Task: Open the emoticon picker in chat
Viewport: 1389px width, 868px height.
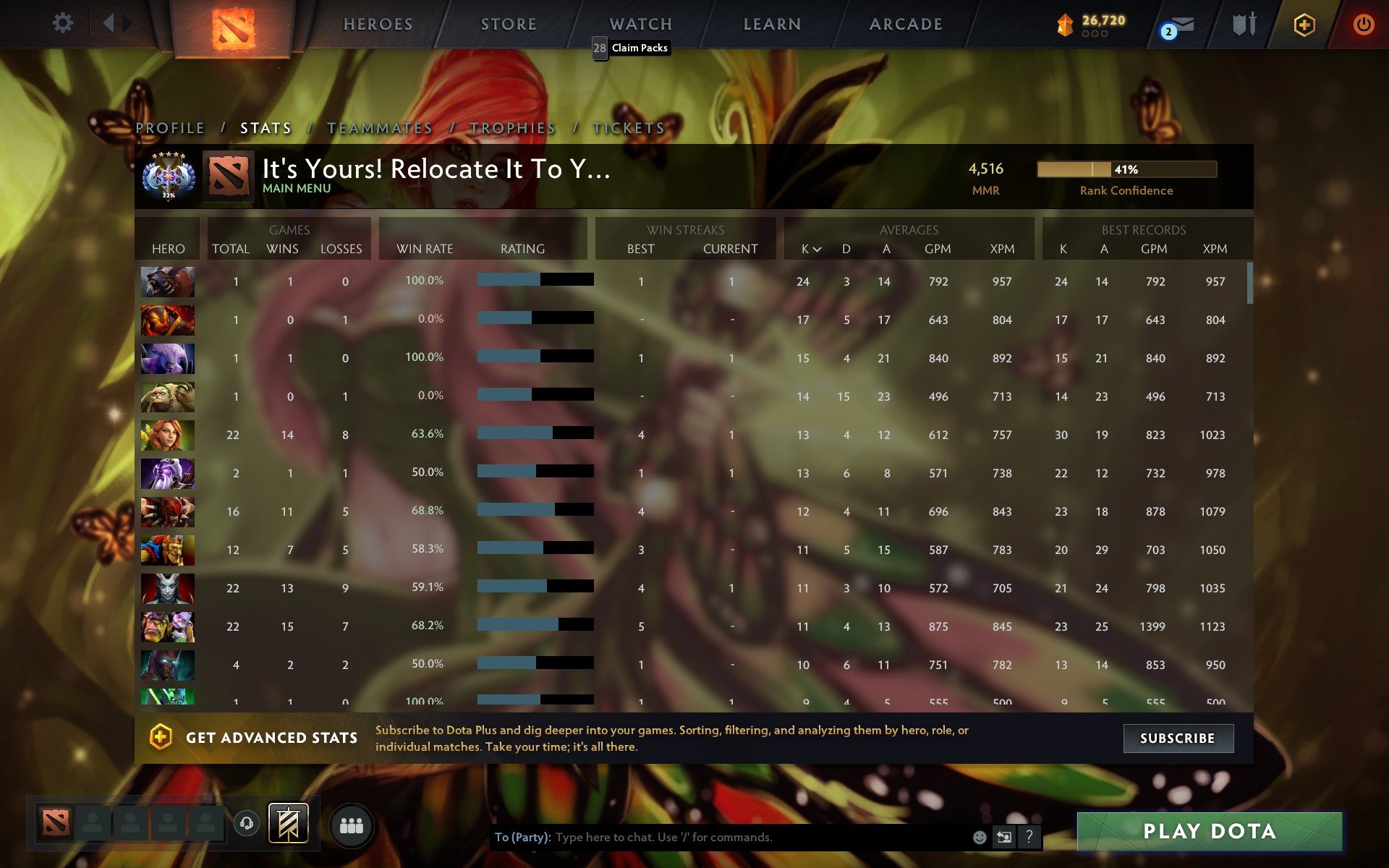Action: [x=979, y=838]
